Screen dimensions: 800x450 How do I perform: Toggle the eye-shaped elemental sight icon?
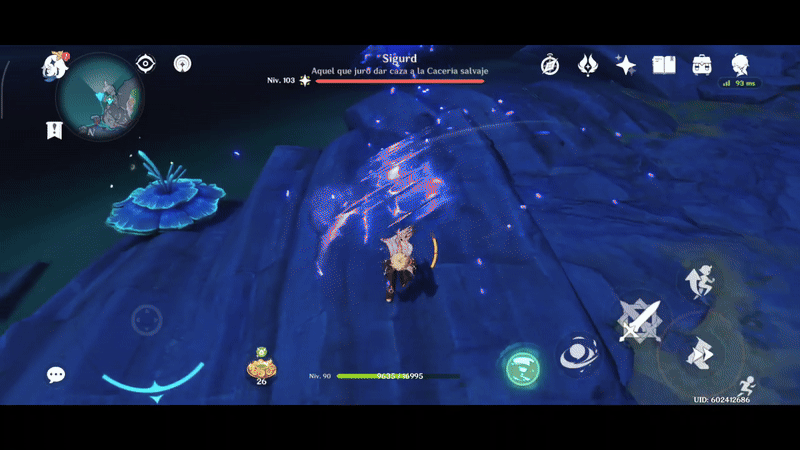tap(146, 63)
